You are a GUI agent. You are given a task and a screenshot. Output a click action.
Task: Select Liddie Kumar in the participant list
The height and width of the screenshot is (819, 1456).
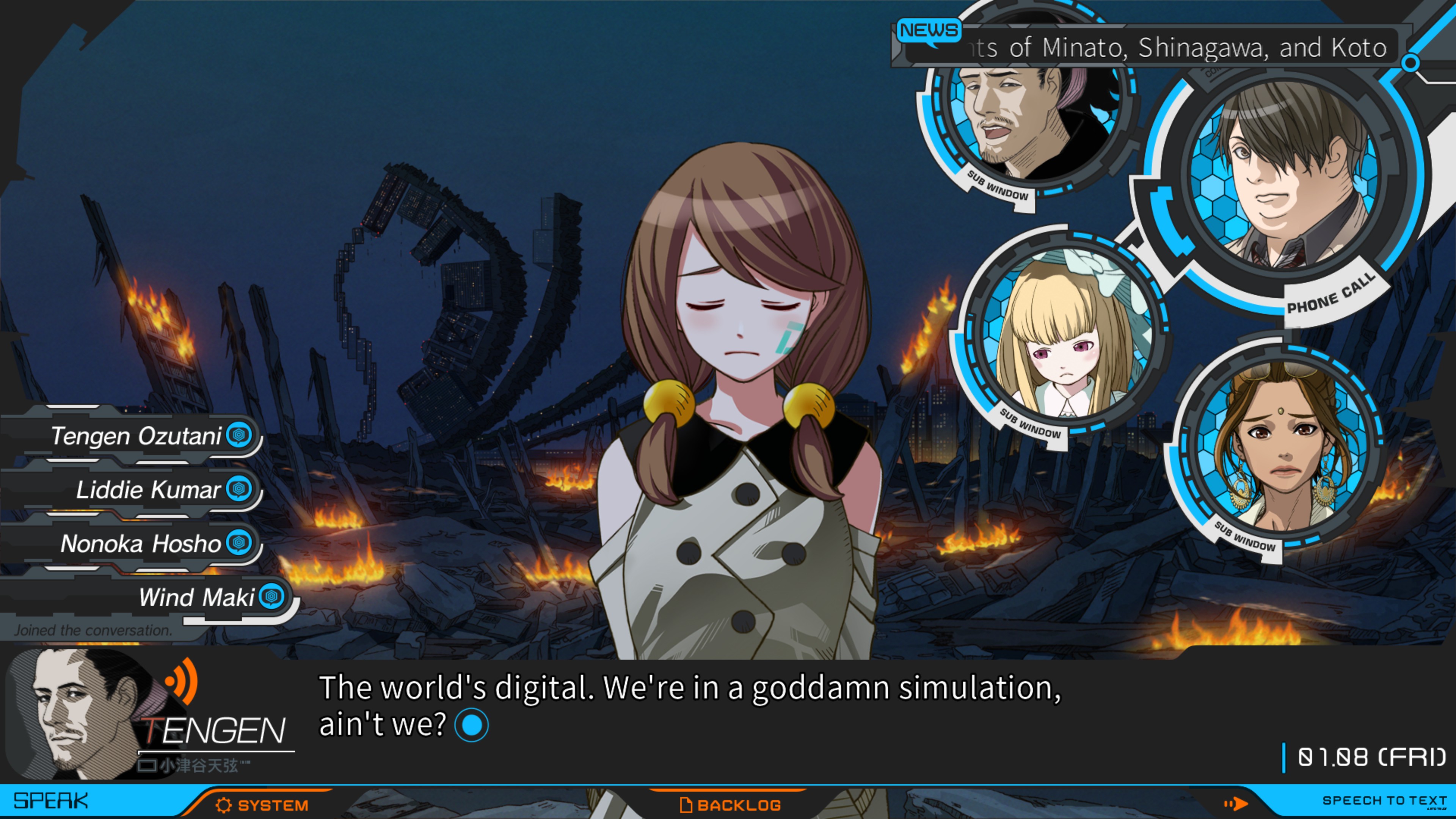coord(148,490)
